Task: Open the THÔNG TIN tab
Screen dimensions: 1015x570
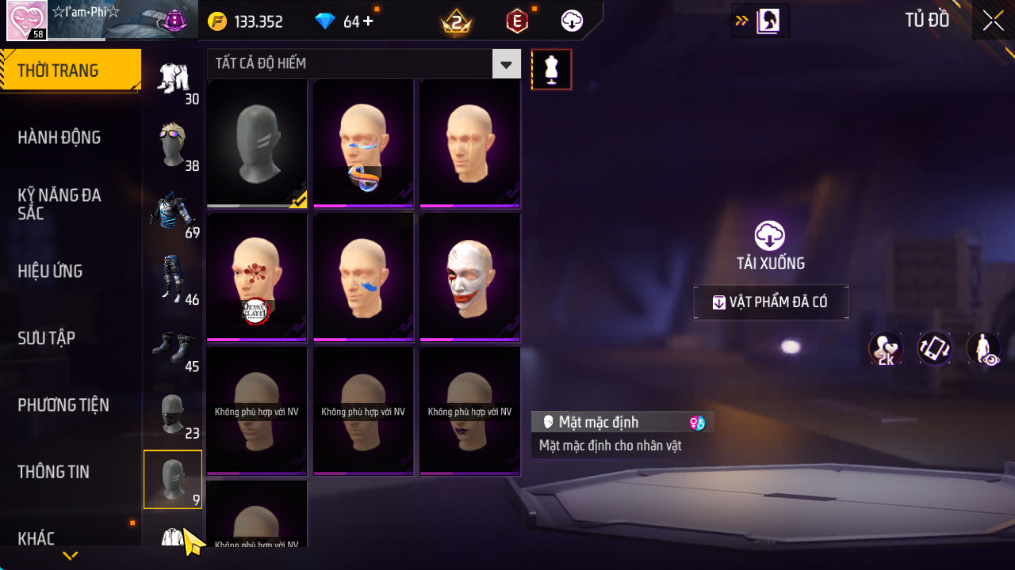Action: [54, 472]
